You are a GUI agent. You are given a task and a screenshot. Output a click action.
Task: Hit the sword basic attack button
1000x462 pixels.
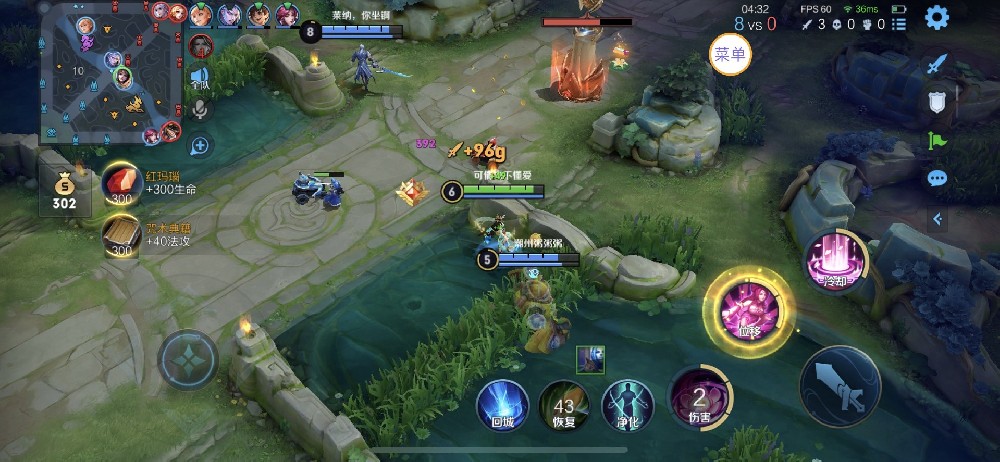[x=840, y=386]
